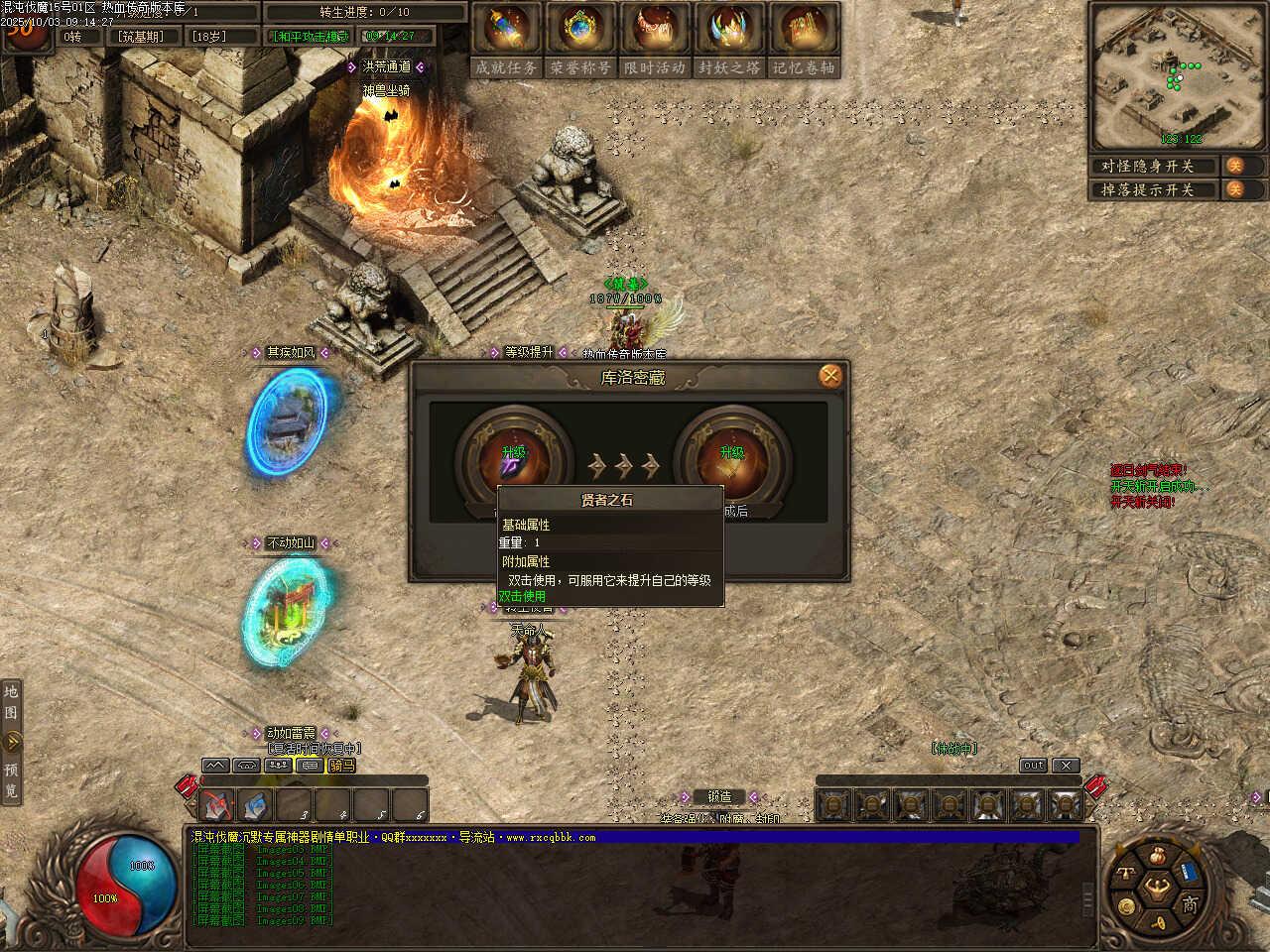
Task: Close the 库洛密藏 window
Action: 830,376
